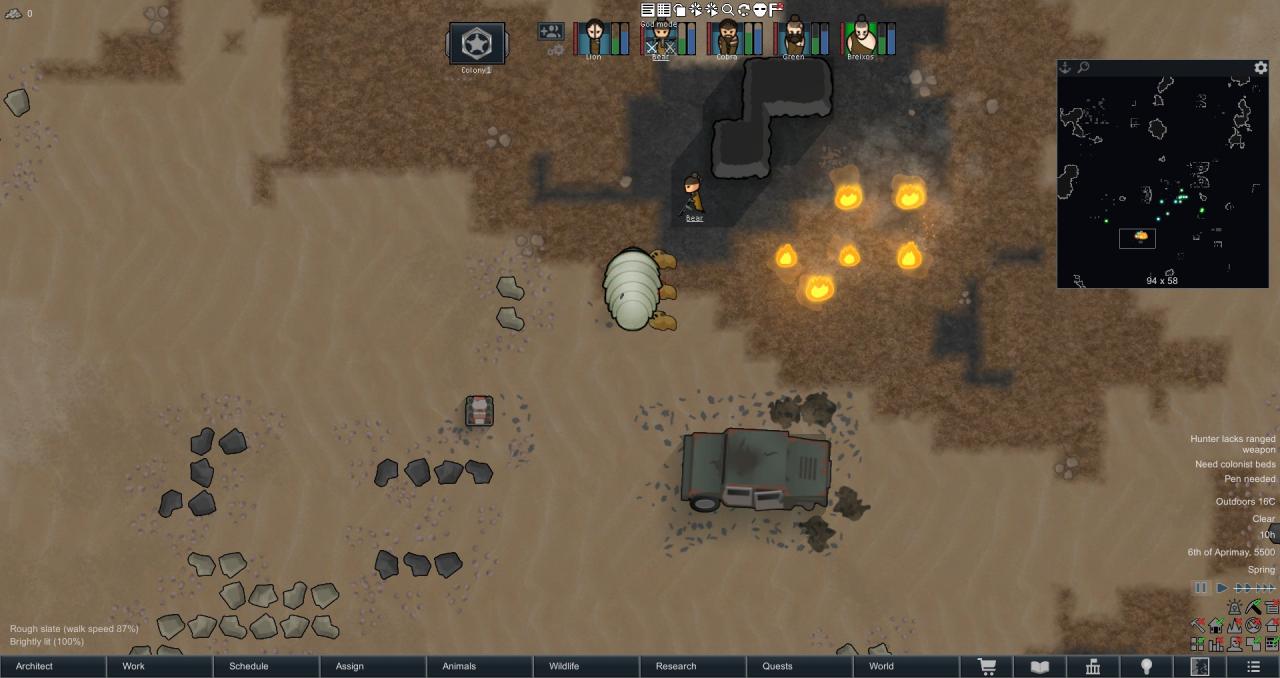The width and height of the screenshot is (1280, 678).
Task: Open the main menu list icon
Action: (x=1253, y=667)
